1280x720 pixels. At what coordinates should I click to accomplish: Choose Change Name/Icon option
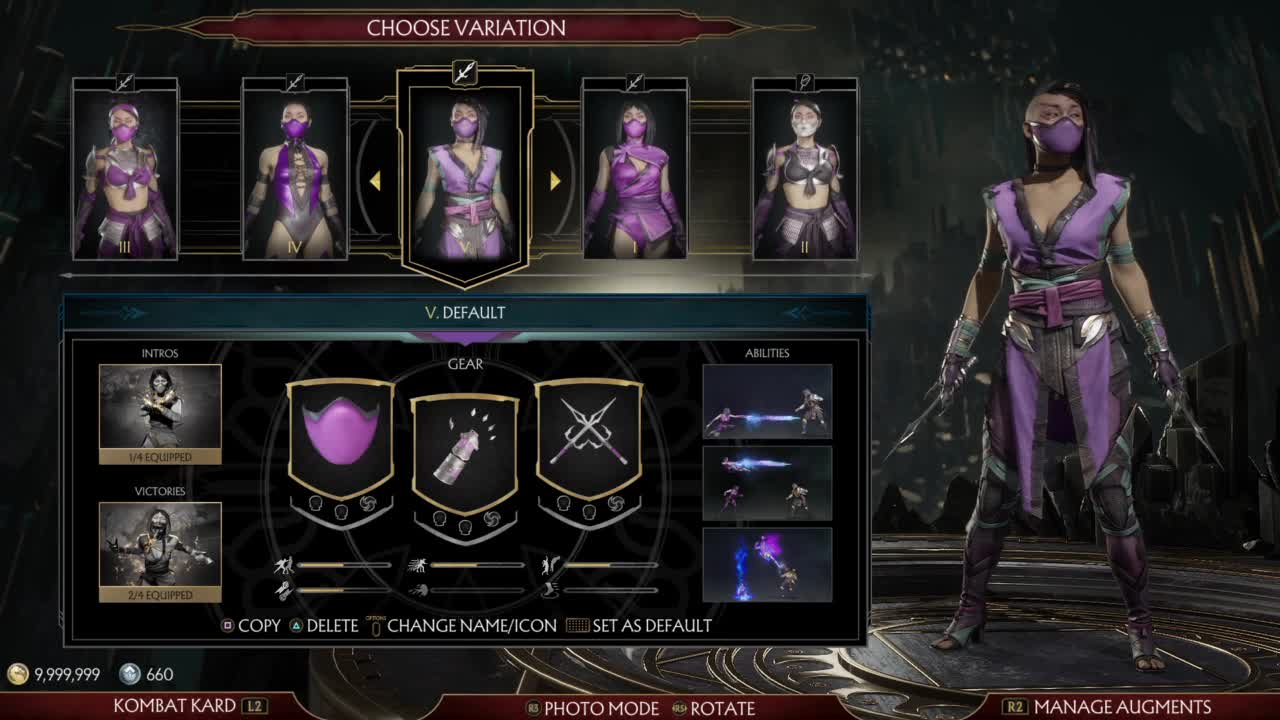click(x=462, y=626)
